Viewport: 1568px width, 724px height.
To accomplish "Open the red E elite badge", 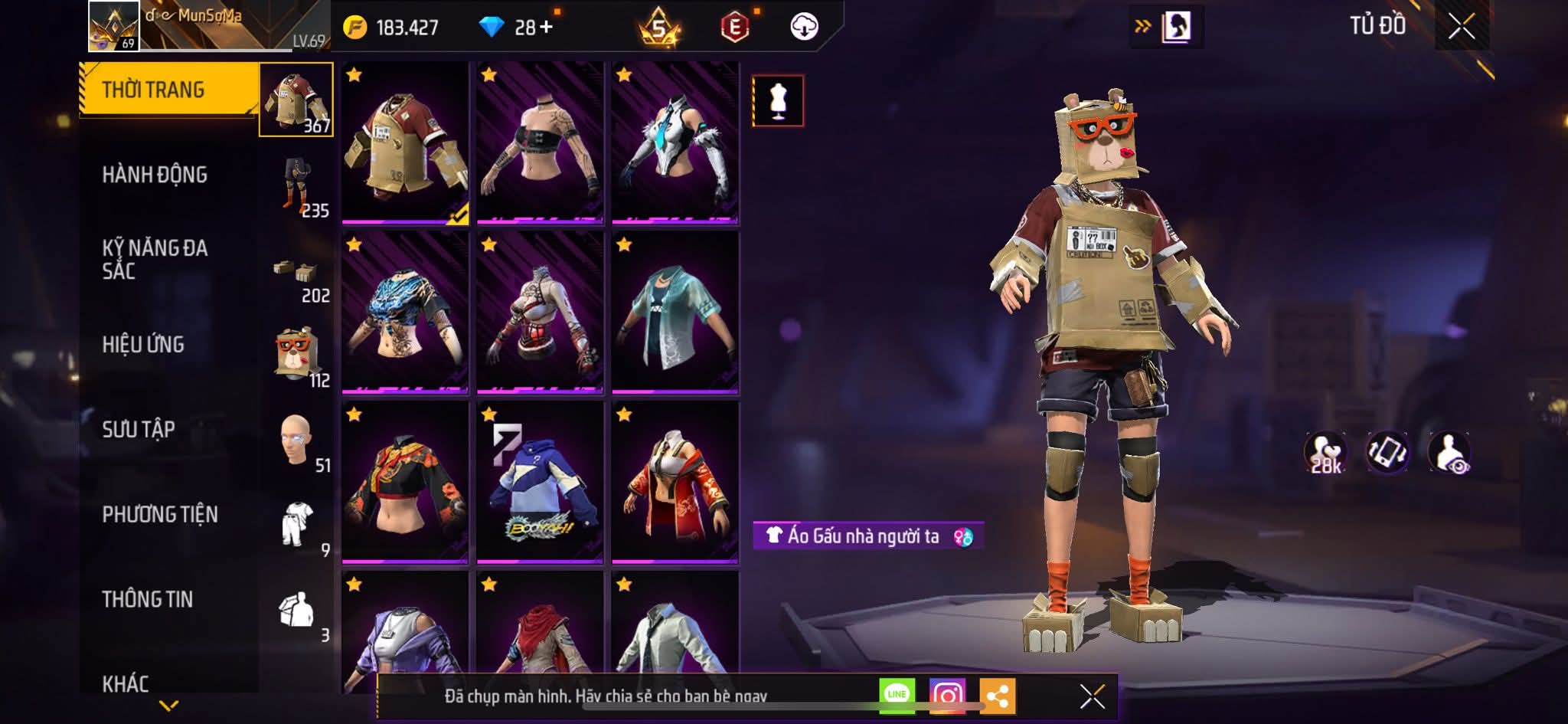I will click(737, 25).
